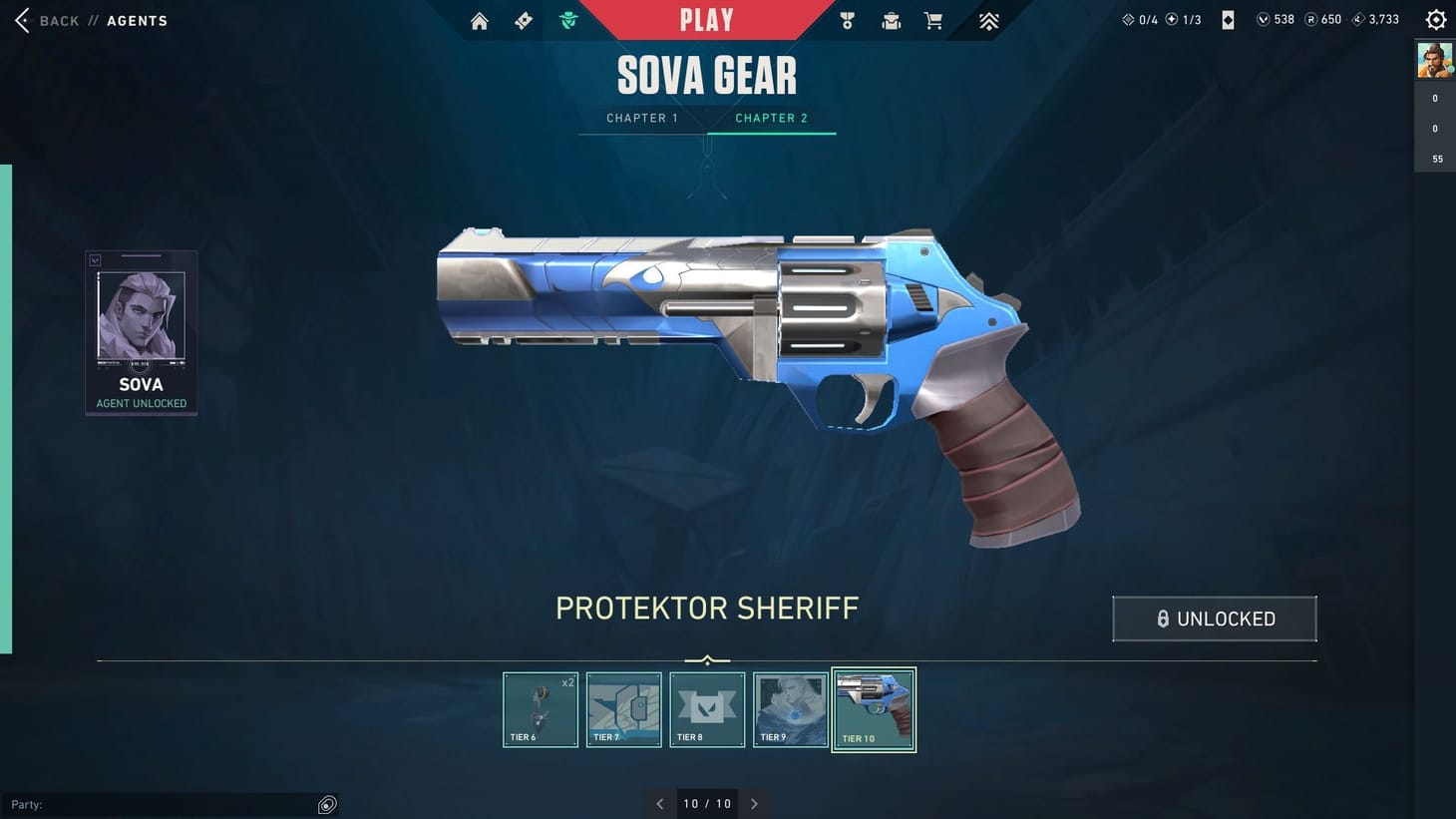Screen dimensions: 1456x819
Task: Switch to the Chapter 2 tab
Action: coord(771,118)
